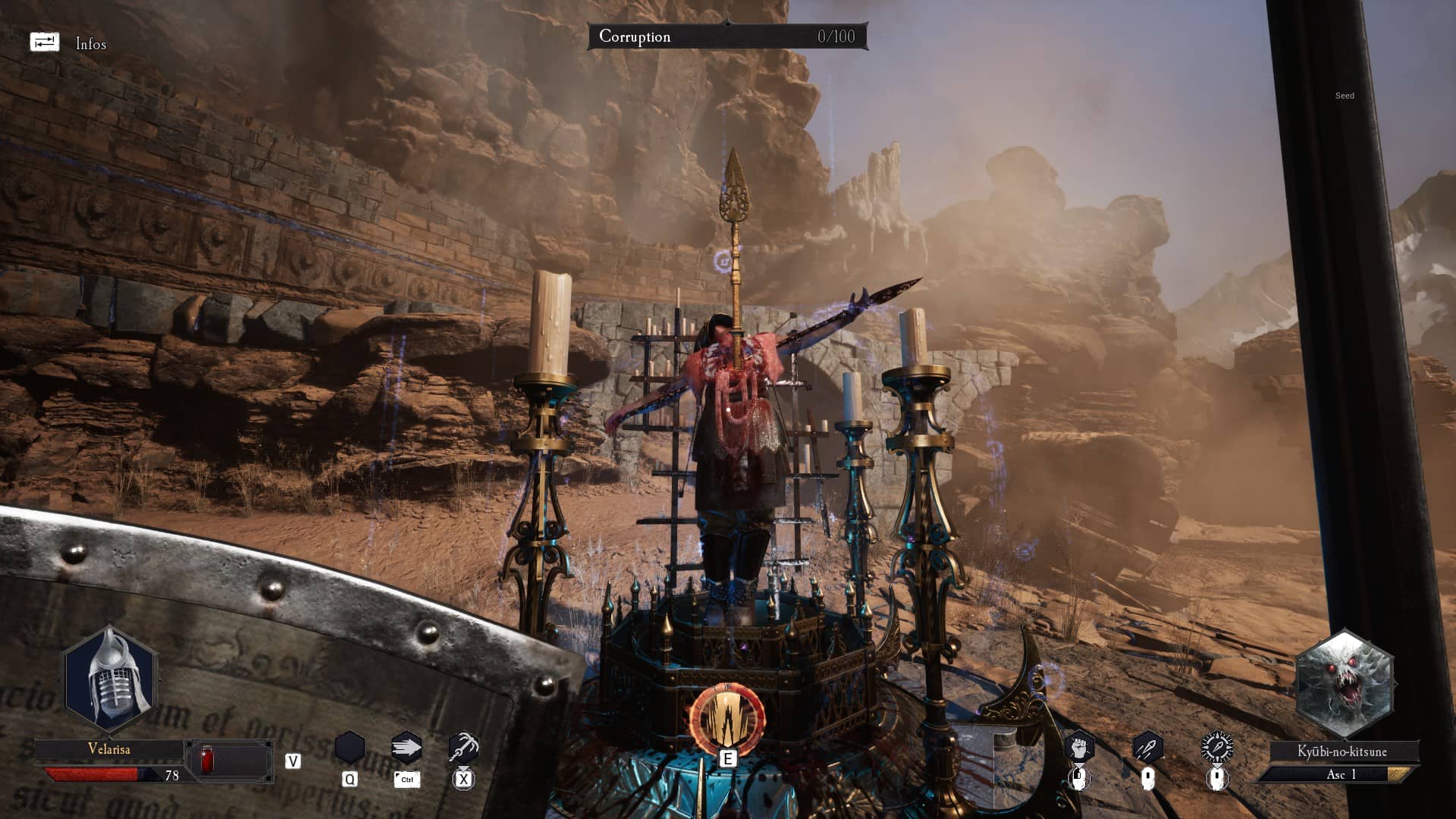The height and width of the screenshot is (819, 1456).
Task: Select the raised fist attack icon
Action: tap(1078, 748)
